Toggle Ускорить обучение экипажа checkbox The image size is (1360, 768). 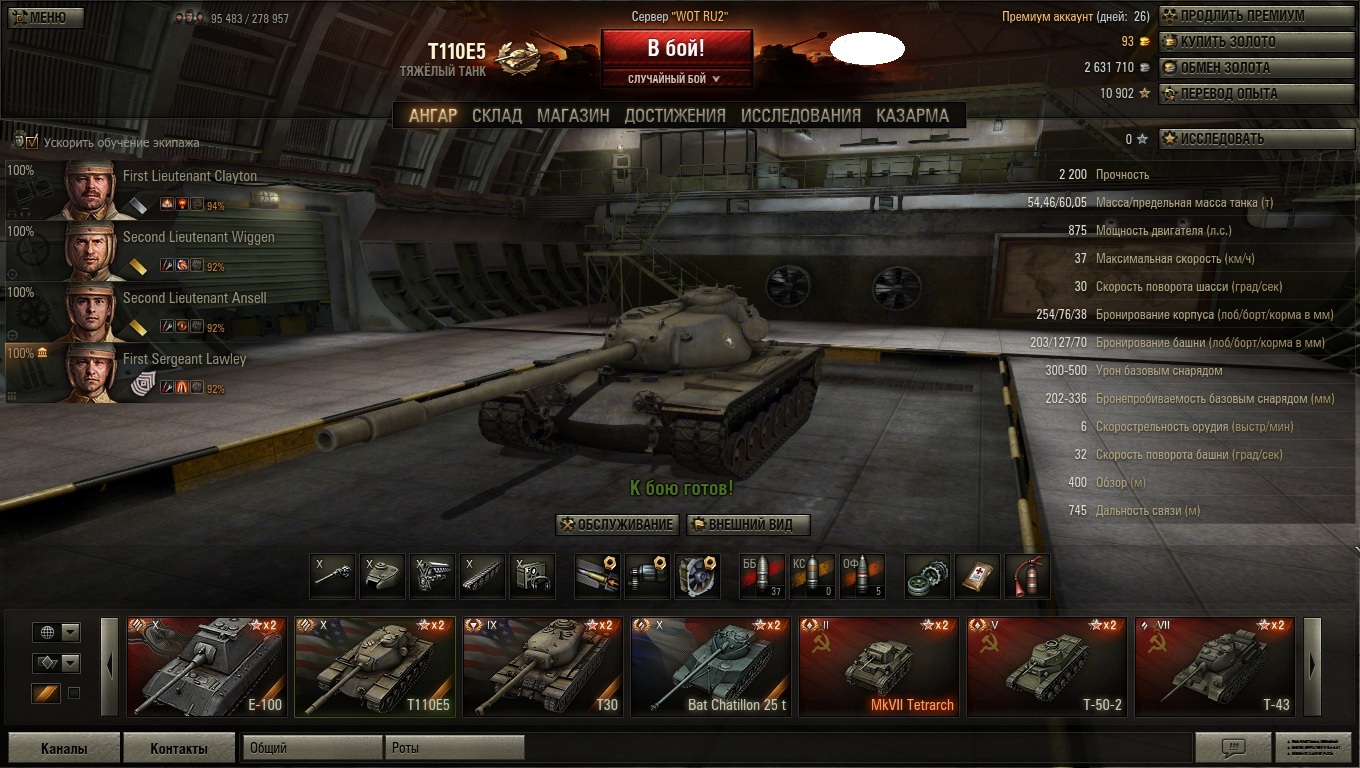pos(33,142)
